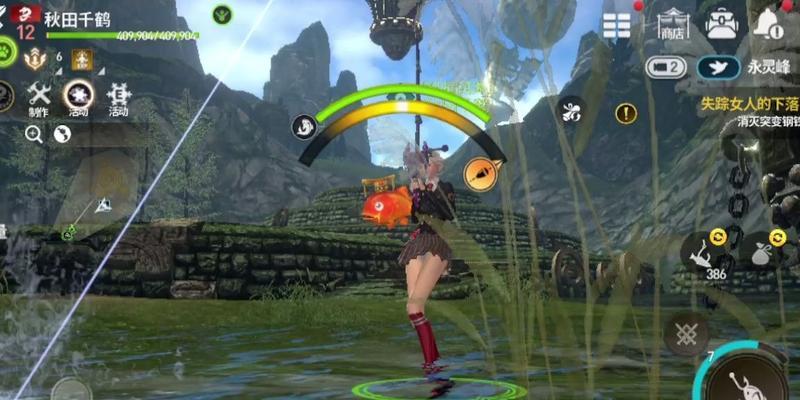The width and height of the screenshot is (800, 400).
Task: Open the main grid menu
Action: tap(617, 25)
